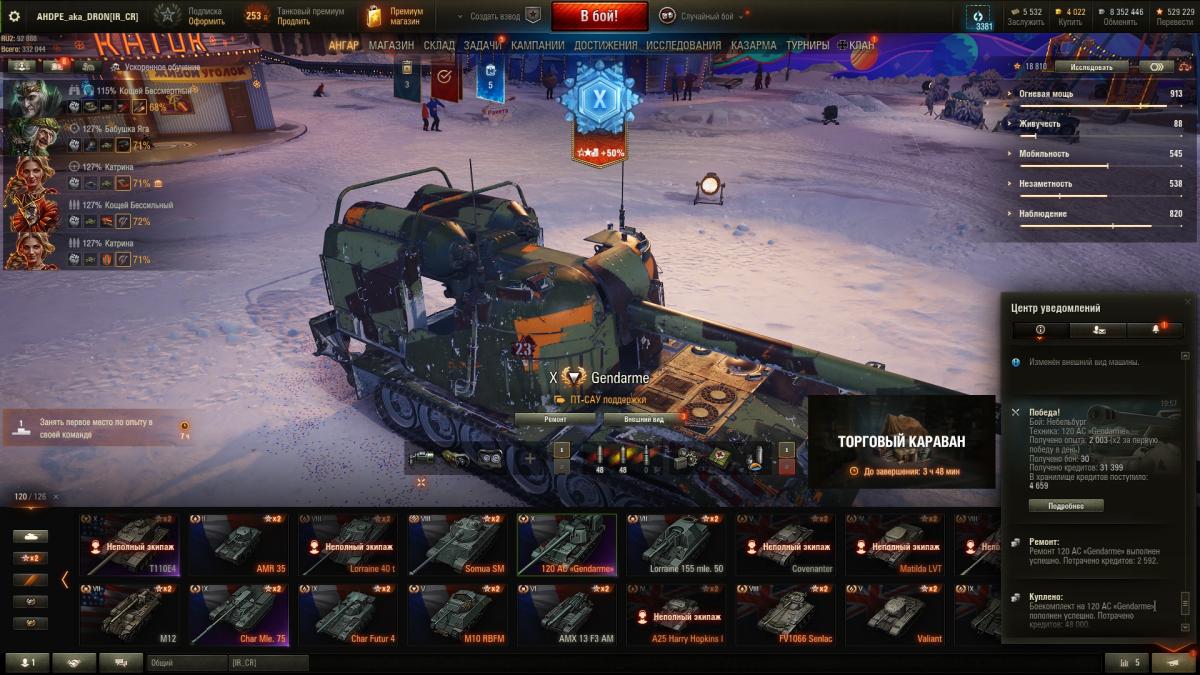Open Внешний вид customization

pyautogui.click(x=644, y=419)
